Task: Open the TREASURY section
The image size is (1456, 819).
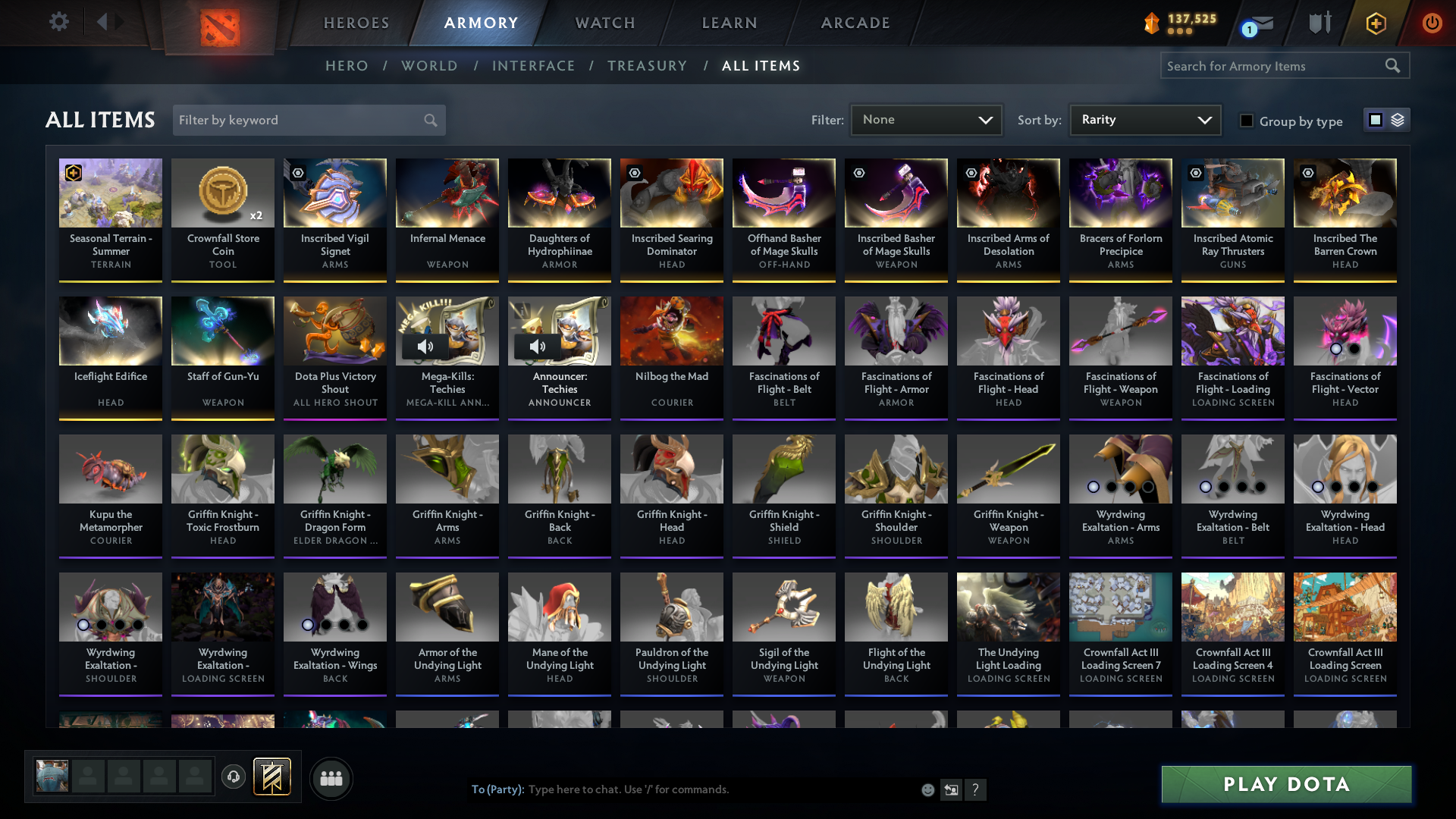Action: pyautogui.click(x=647, y=66)
